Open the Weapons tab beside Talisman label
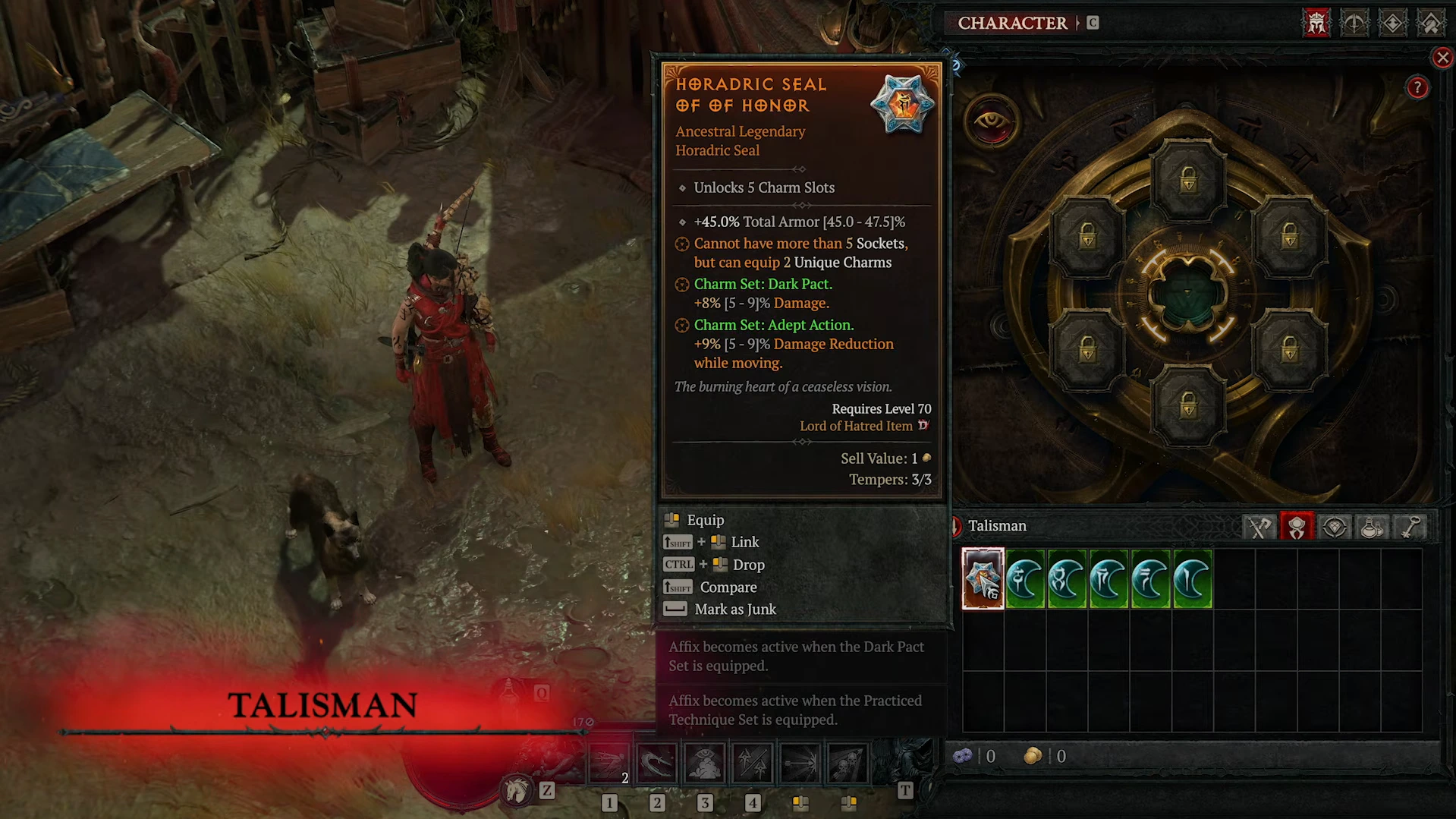This screenshot has width=1456, height=819. point(1259,526)
